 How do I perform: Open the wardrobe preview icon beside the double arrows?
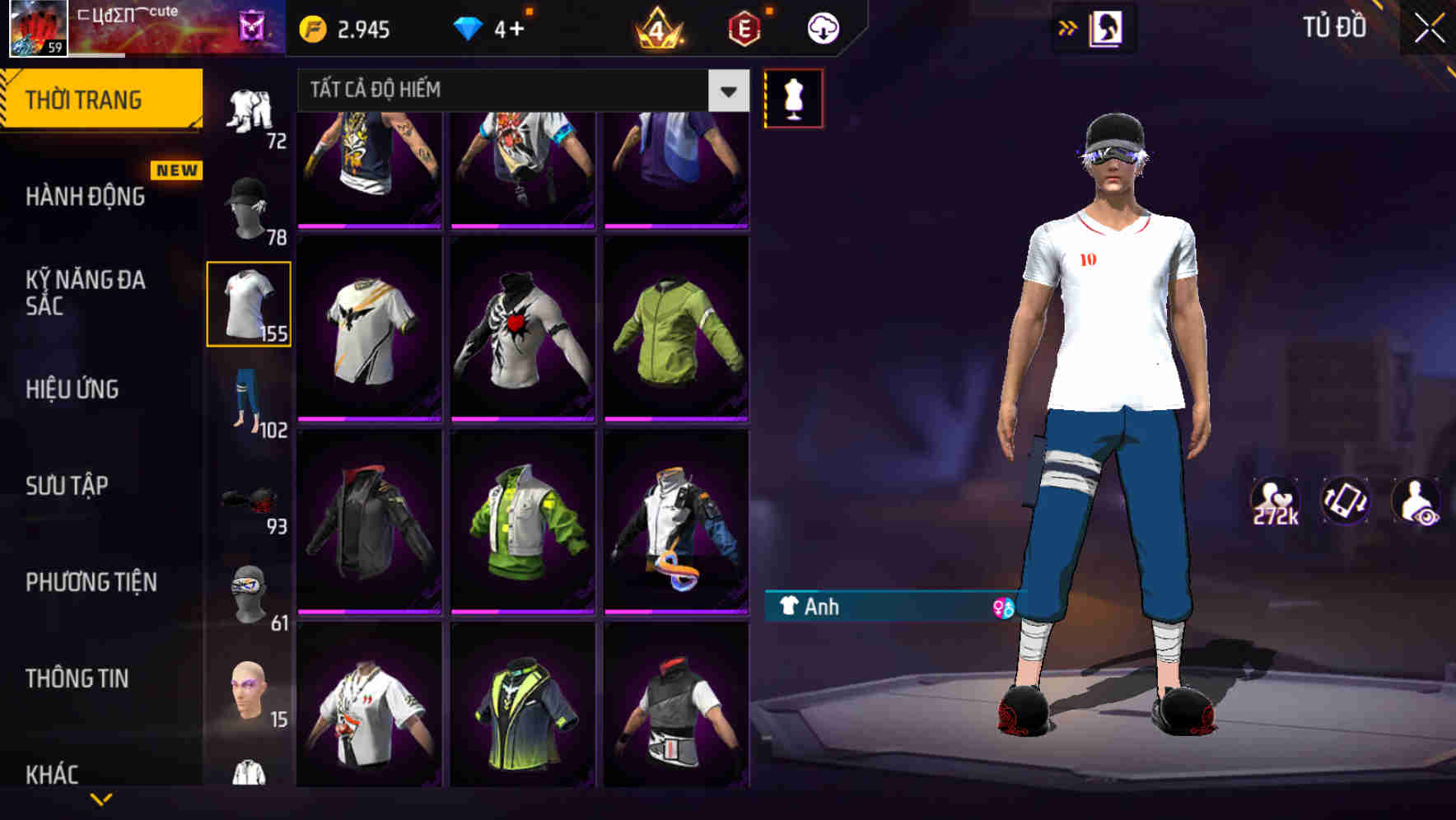tap(1108, 29)
